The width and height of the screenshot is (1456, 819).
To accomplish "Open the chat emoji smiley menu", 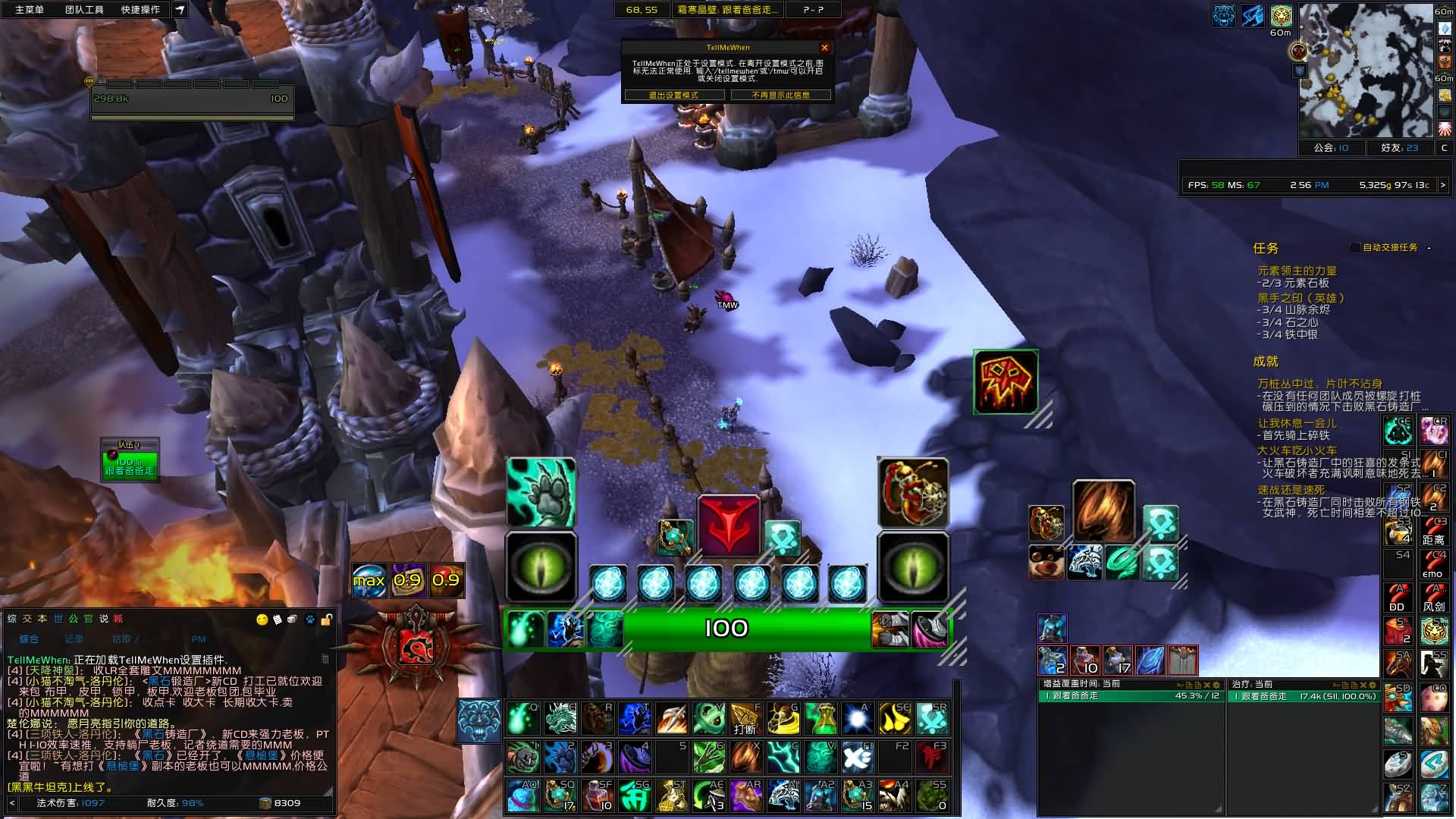I will [262, 620].
